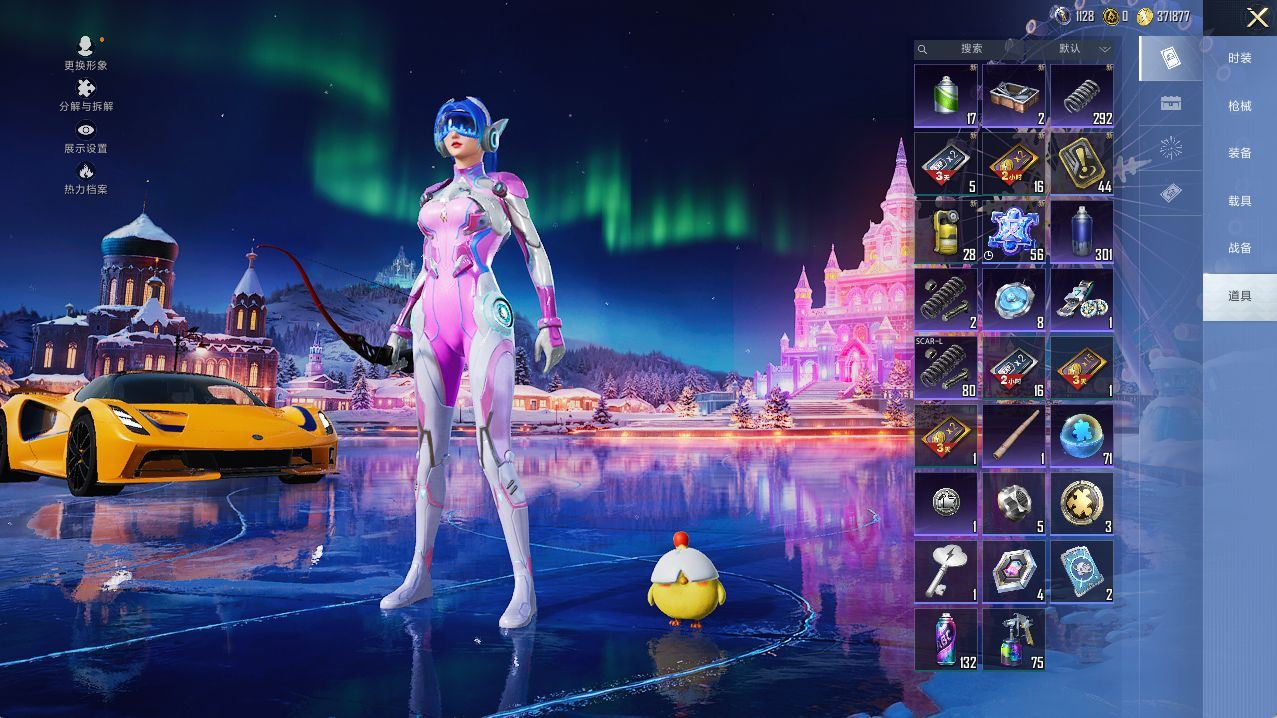Open the treasure chest side tab
The image size is (1277, 718).
[x=1171, y=103]
